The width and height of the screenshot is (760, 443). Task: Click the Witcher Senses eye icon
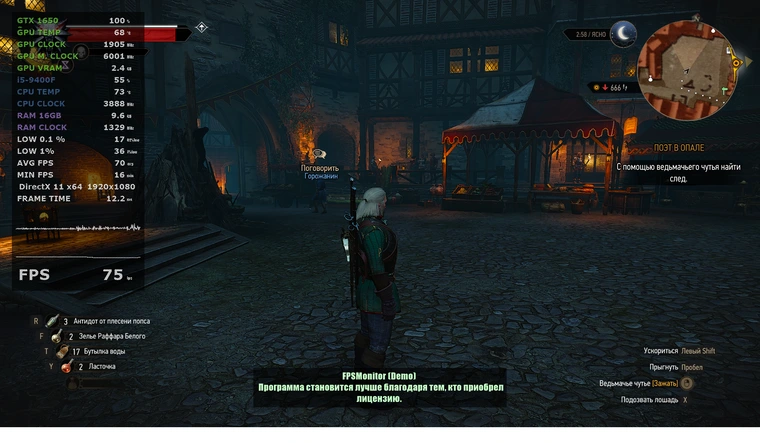pos(687,383)
